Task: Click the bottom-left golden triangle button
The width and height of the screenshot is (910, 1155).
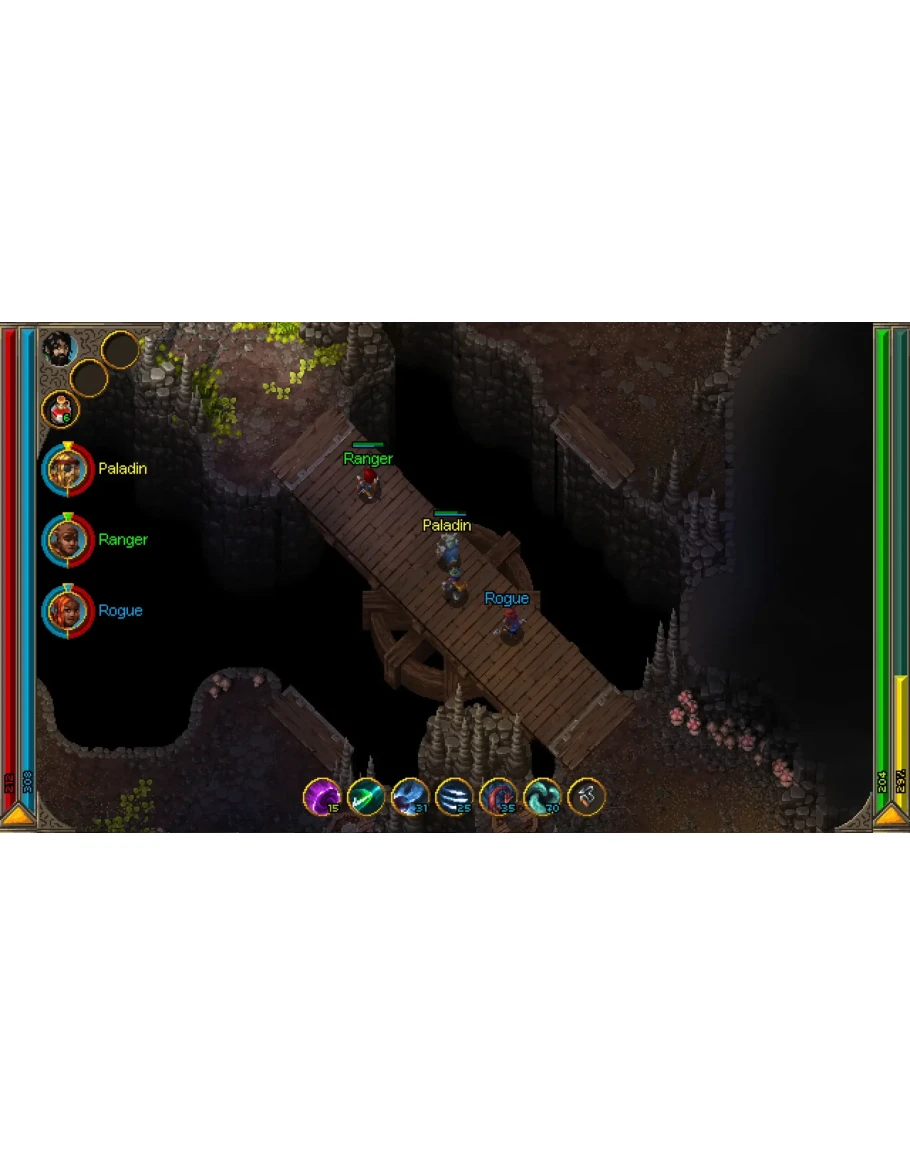Action: coord(17,817)
